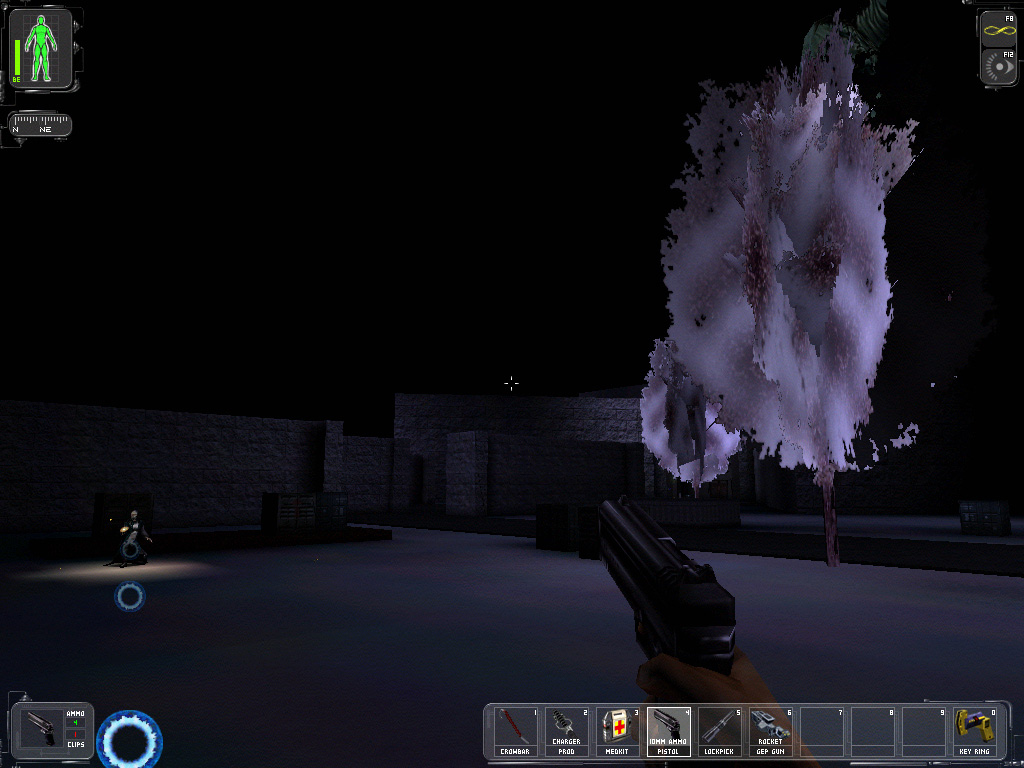The width and height of the screenshot is (1024, 768).
Task: Equip the charger prod slot
Action: coord(567,731)
